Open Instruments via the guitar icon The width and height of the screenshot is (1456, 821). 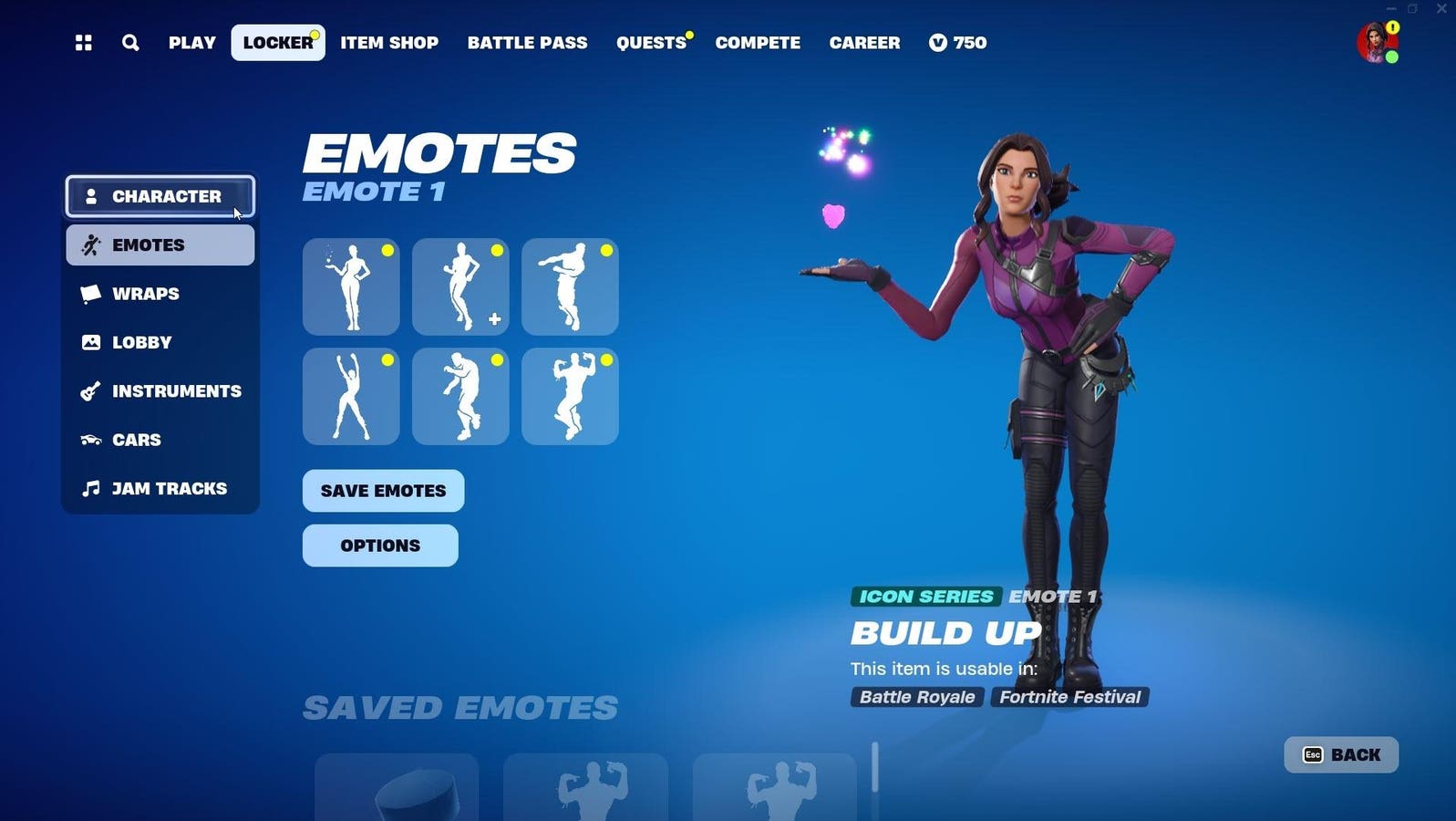[90, 390]
